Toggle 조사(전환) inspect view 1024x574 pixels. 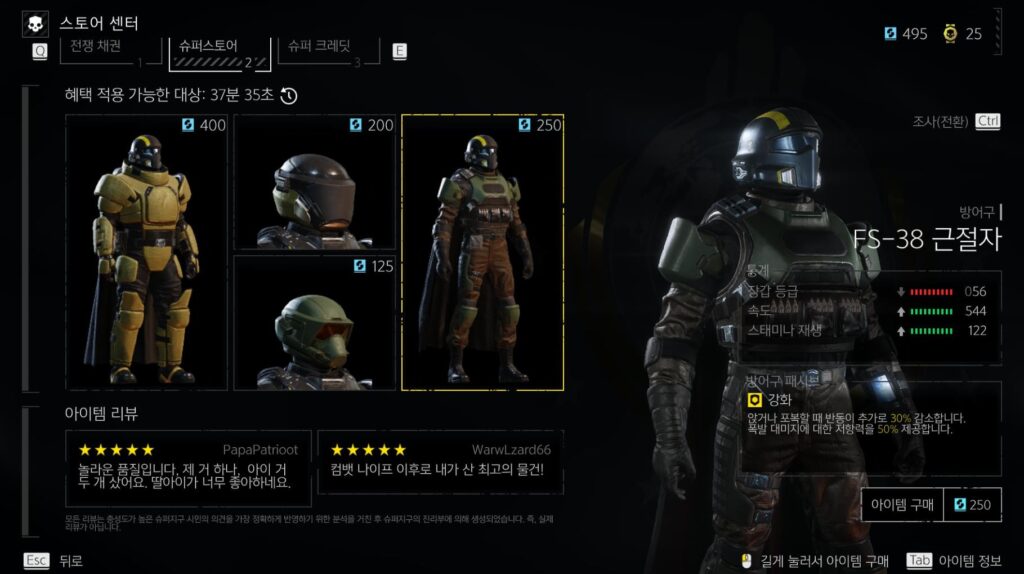pyautogui.click(x=956, y=121)
